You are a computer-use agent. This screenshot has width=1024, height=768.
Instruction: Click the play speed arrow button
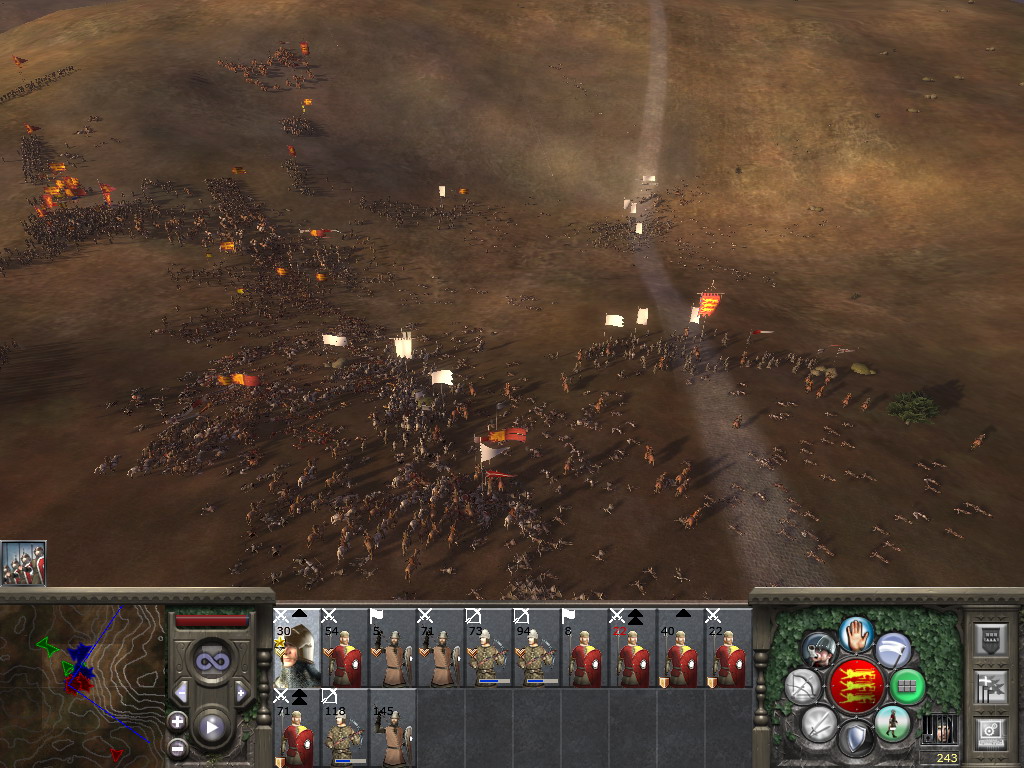(x=211, y=727)
